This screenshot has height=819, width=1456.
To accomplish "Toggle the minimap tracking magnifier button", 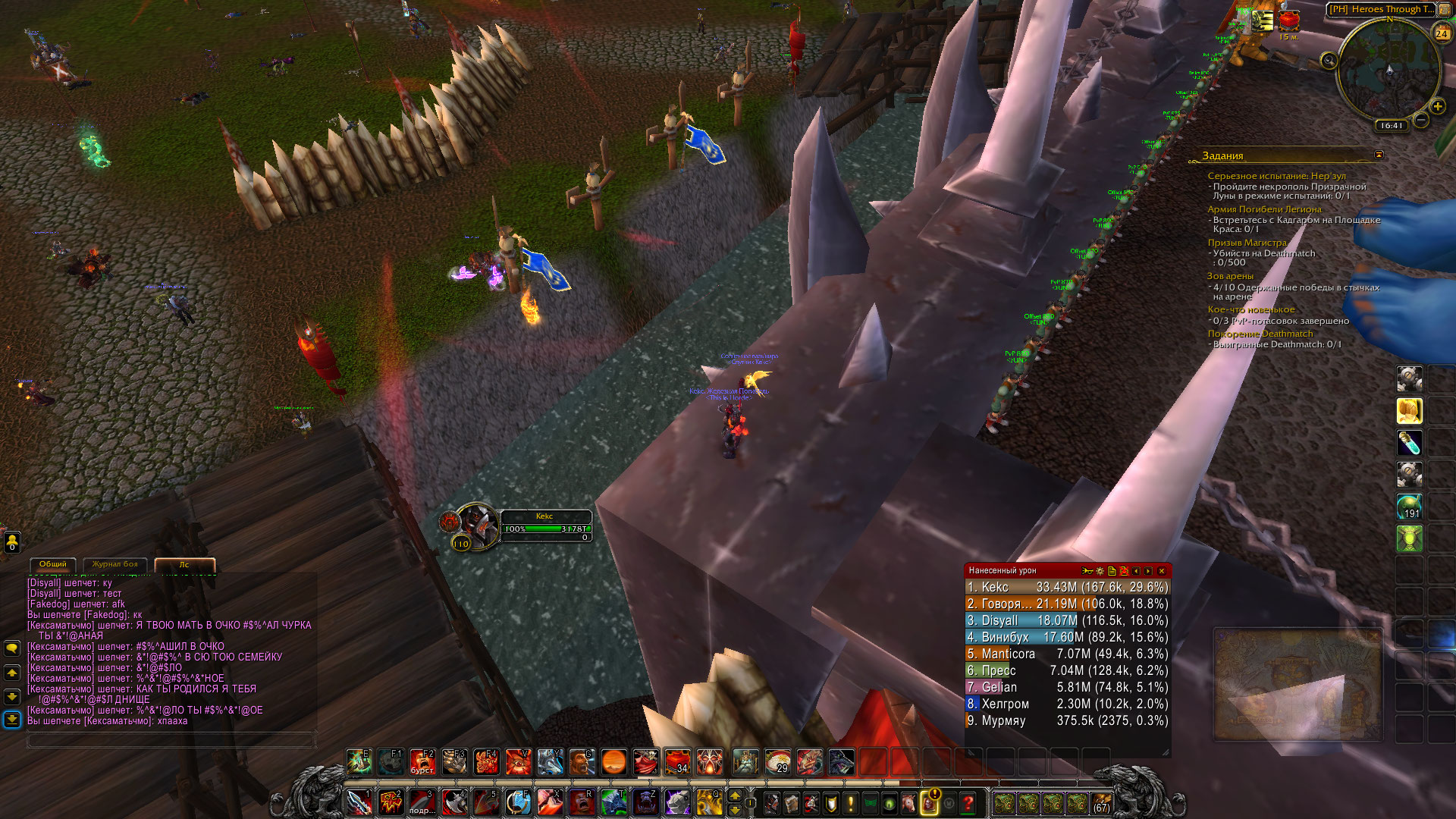I will coord(1329,60).
